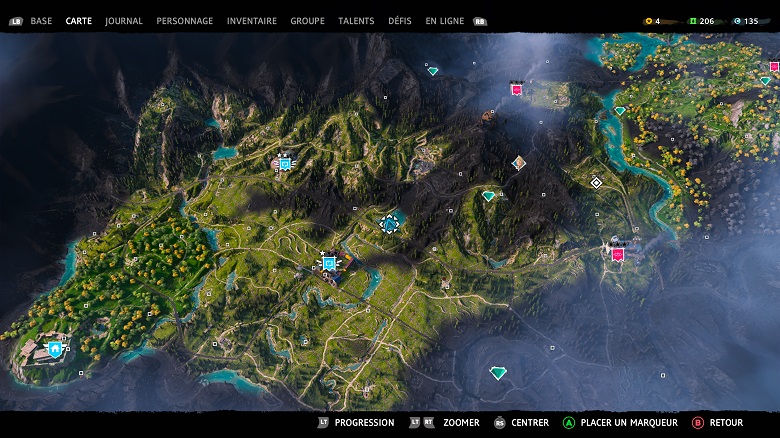Screen dimensions: 780x438
Task: Click the PROGRESSION option
Action: 364,423
